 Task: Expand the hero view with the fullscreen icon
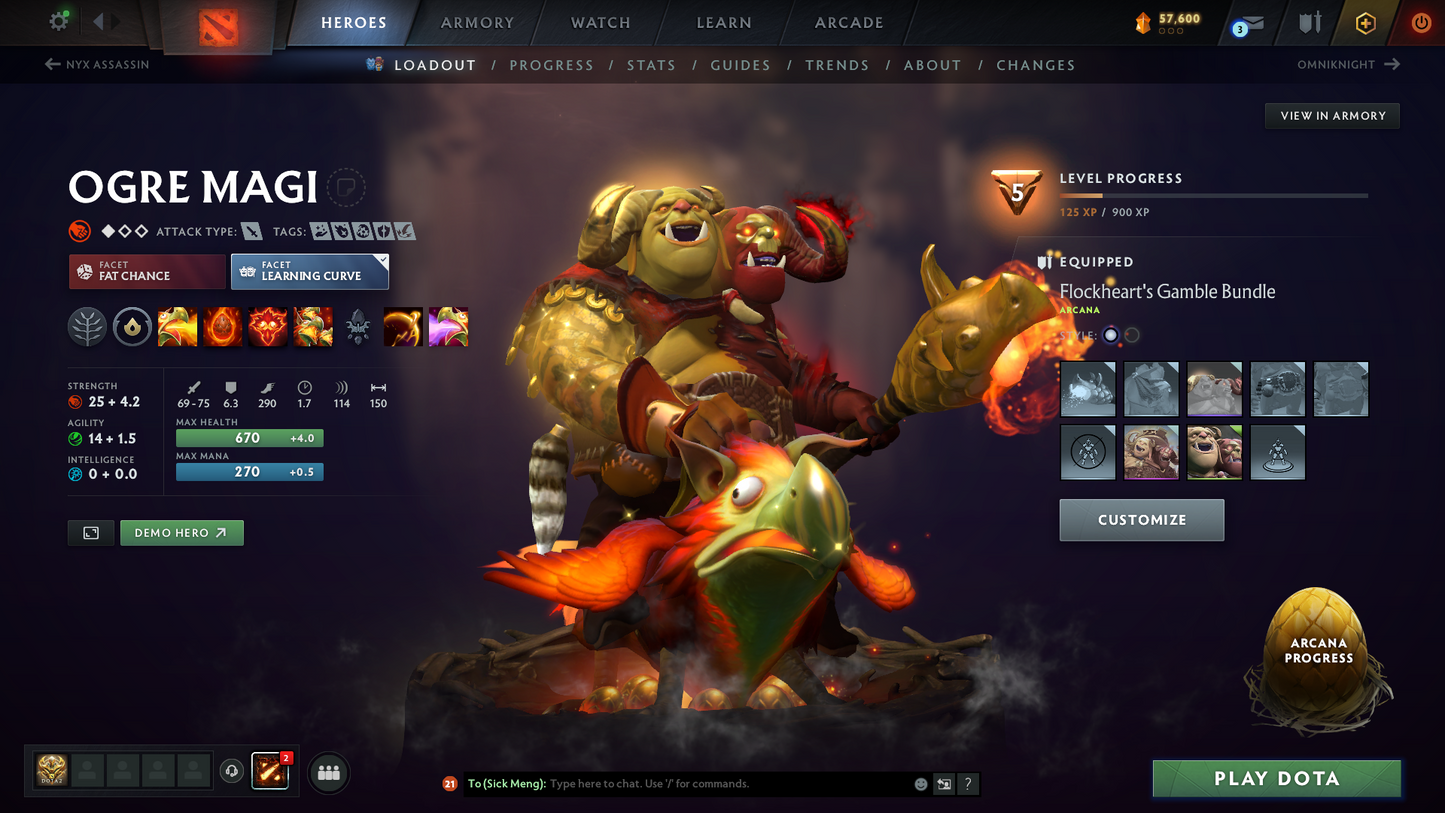[90, 532]
